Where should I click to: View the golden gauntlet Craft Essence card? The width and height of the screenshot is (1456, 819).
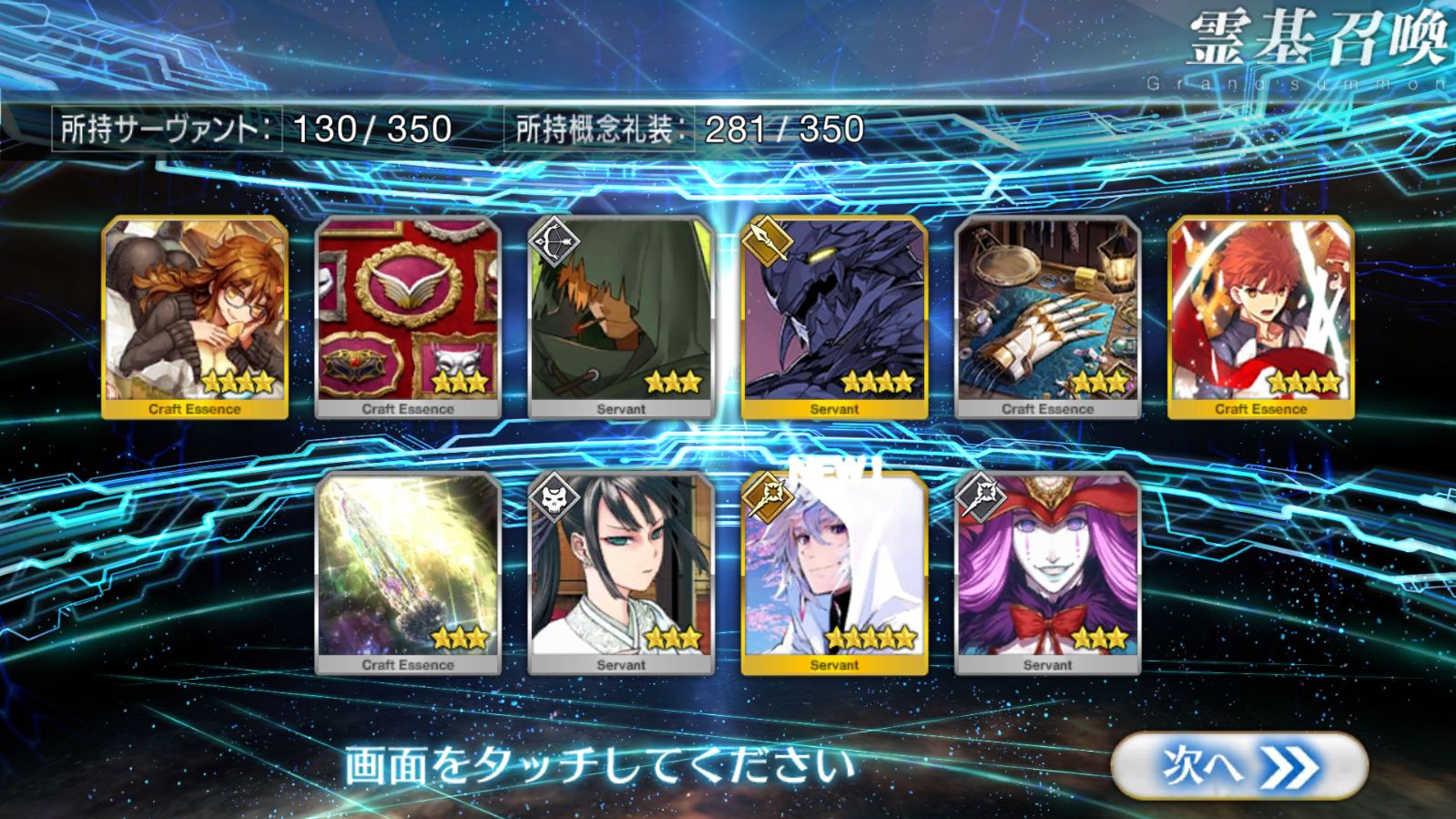(x=1047, y=317)
